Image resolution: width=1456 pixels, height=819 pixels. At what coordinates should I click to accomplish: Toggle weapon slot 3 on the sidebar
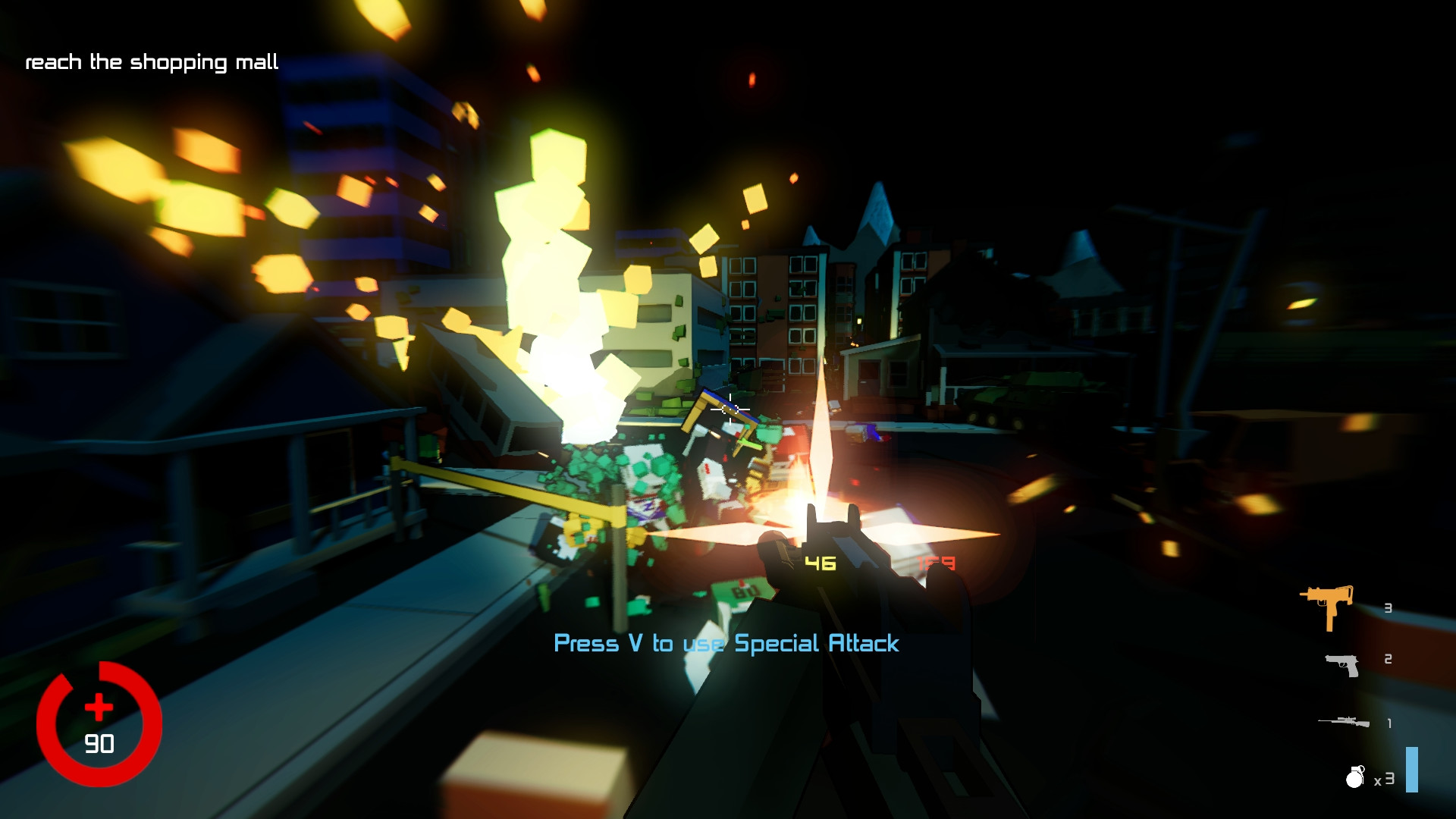(x=1387, y=607)
